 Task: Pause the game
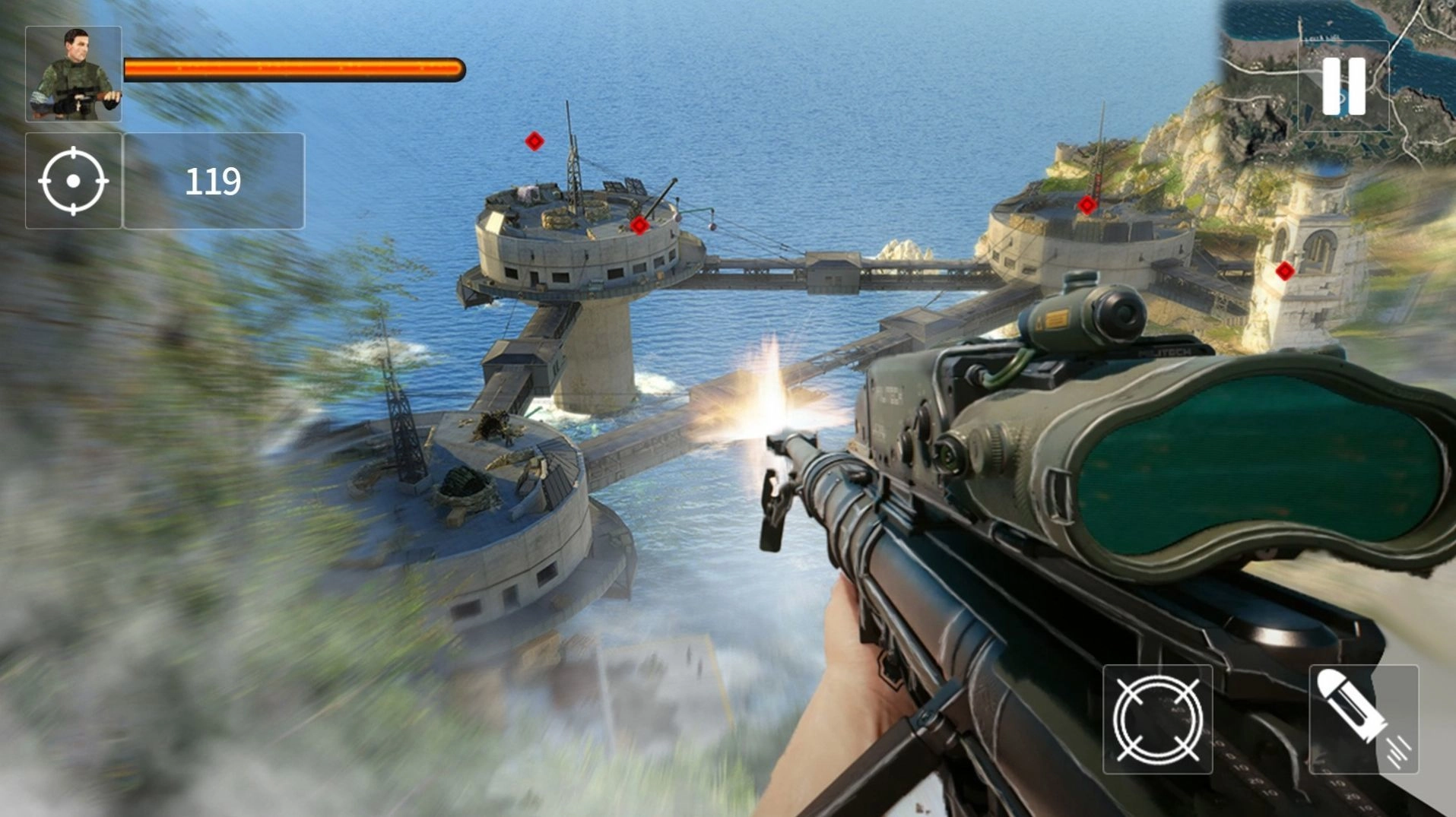1343,87
